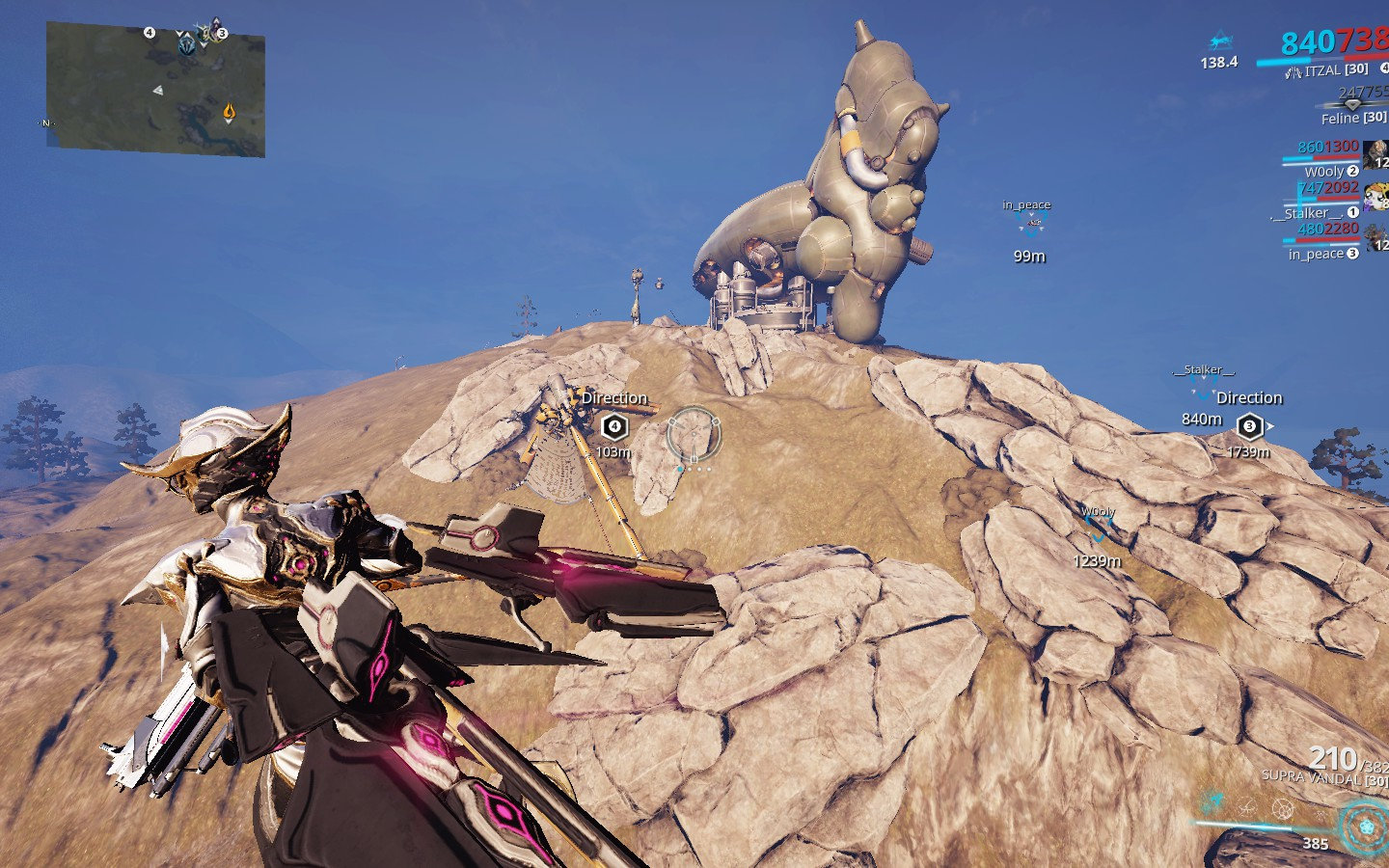The height and width of the screenshot is (868, 1389).
Task: Click the north indicator beside the minimap
Action: click(x=45, y=122)
